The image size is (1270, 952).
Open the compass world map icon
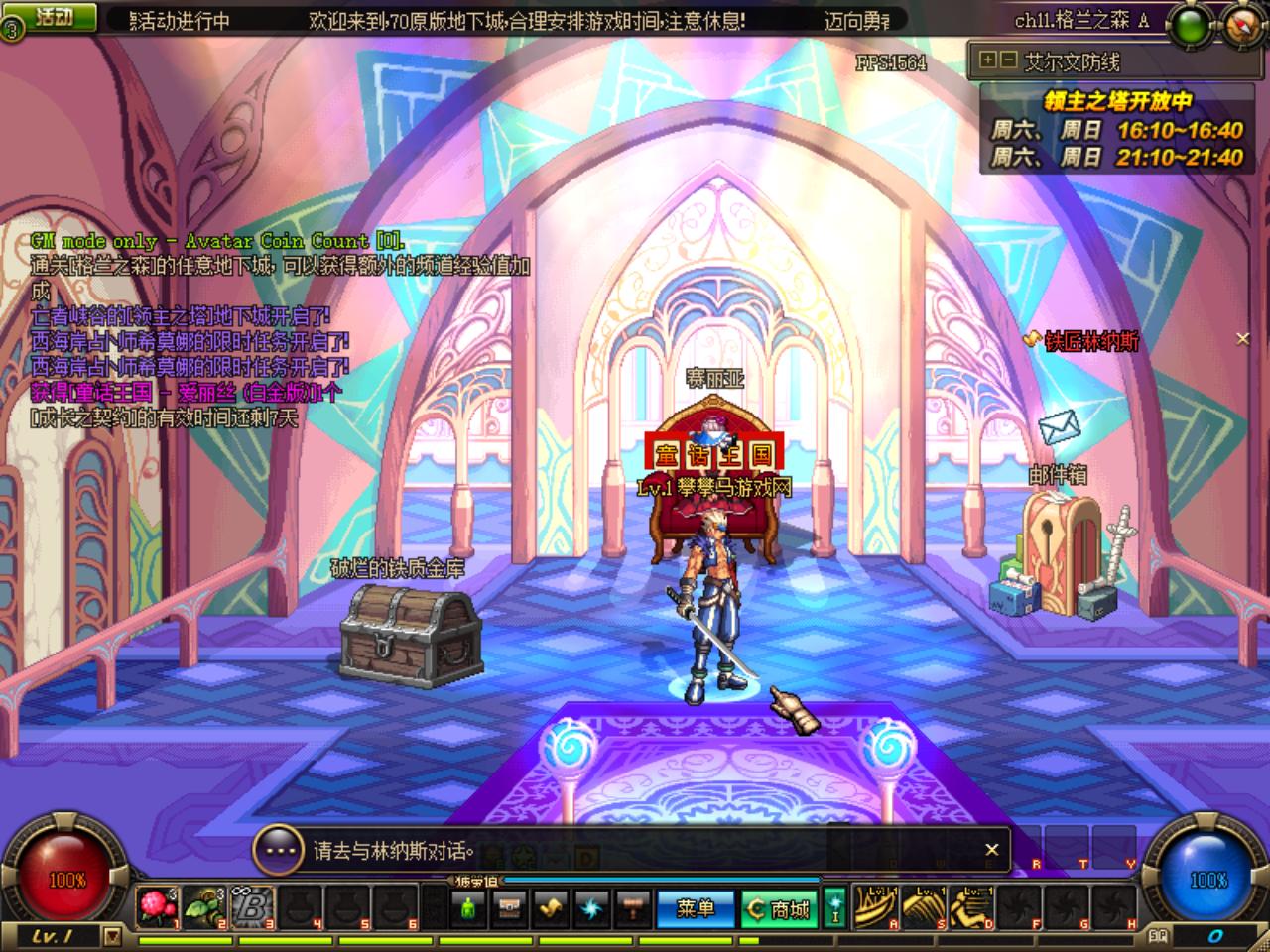tap(1243, 24)
